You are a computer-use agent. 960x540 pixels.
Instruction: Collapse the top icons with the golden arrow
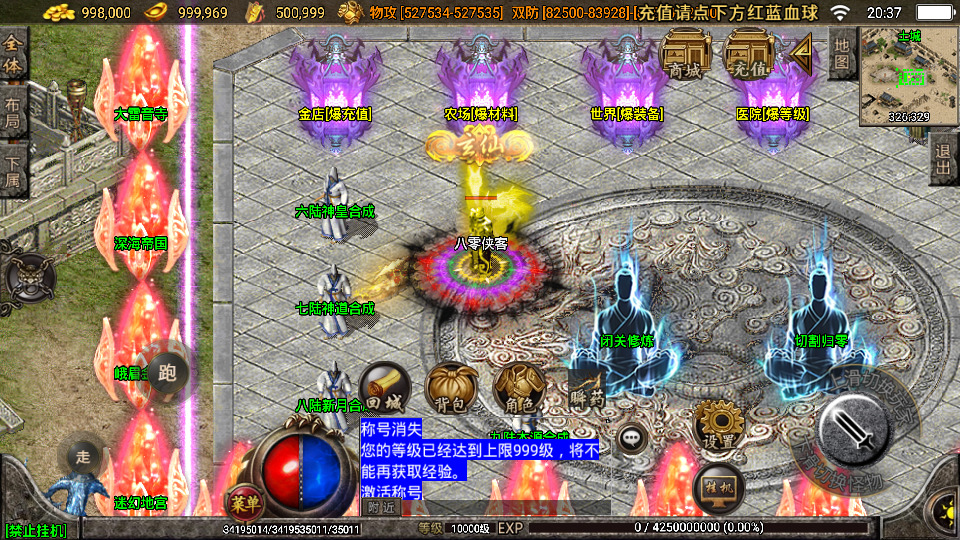(802, 48)
